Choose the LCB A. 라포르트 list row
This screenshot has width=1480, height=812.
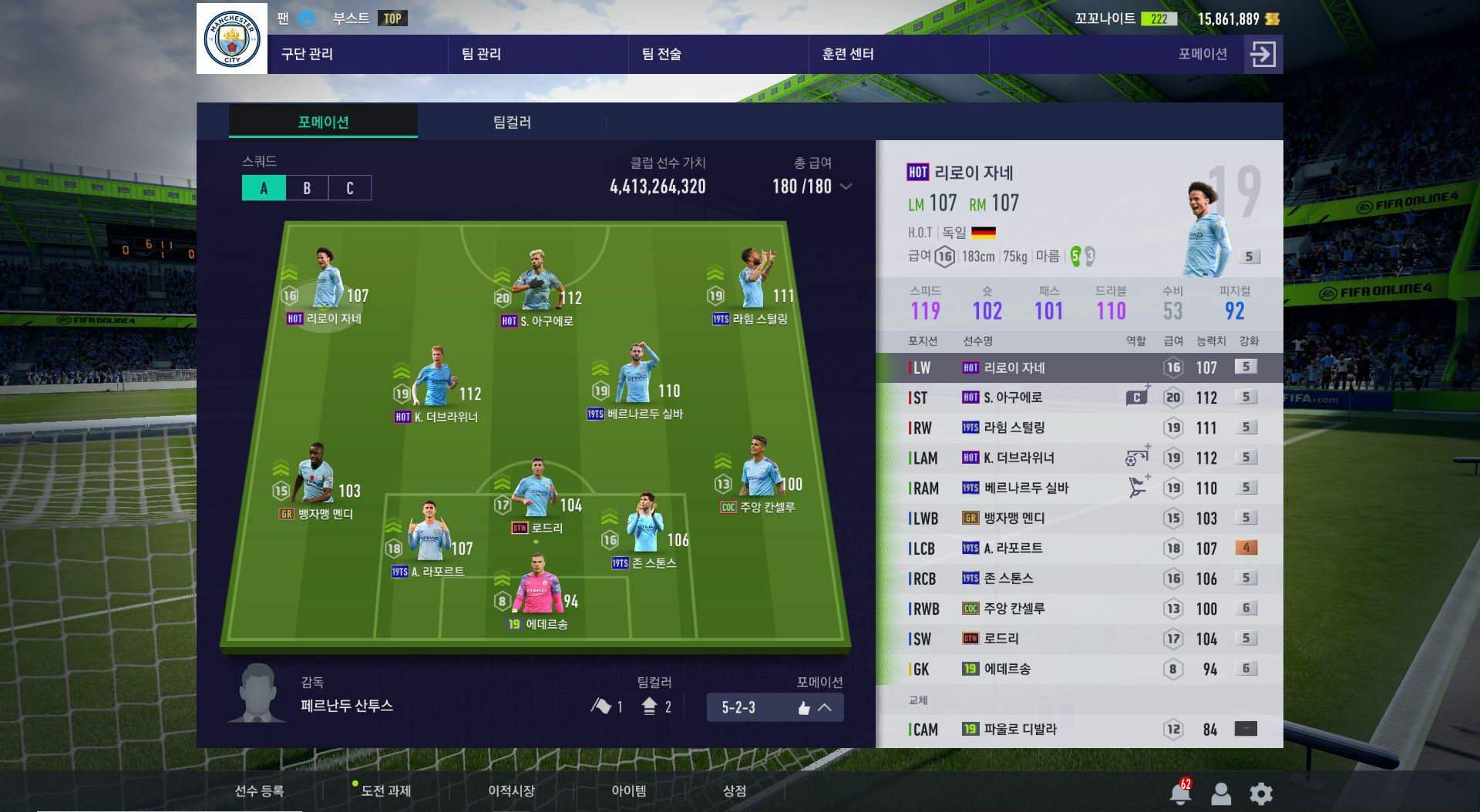1079,548
